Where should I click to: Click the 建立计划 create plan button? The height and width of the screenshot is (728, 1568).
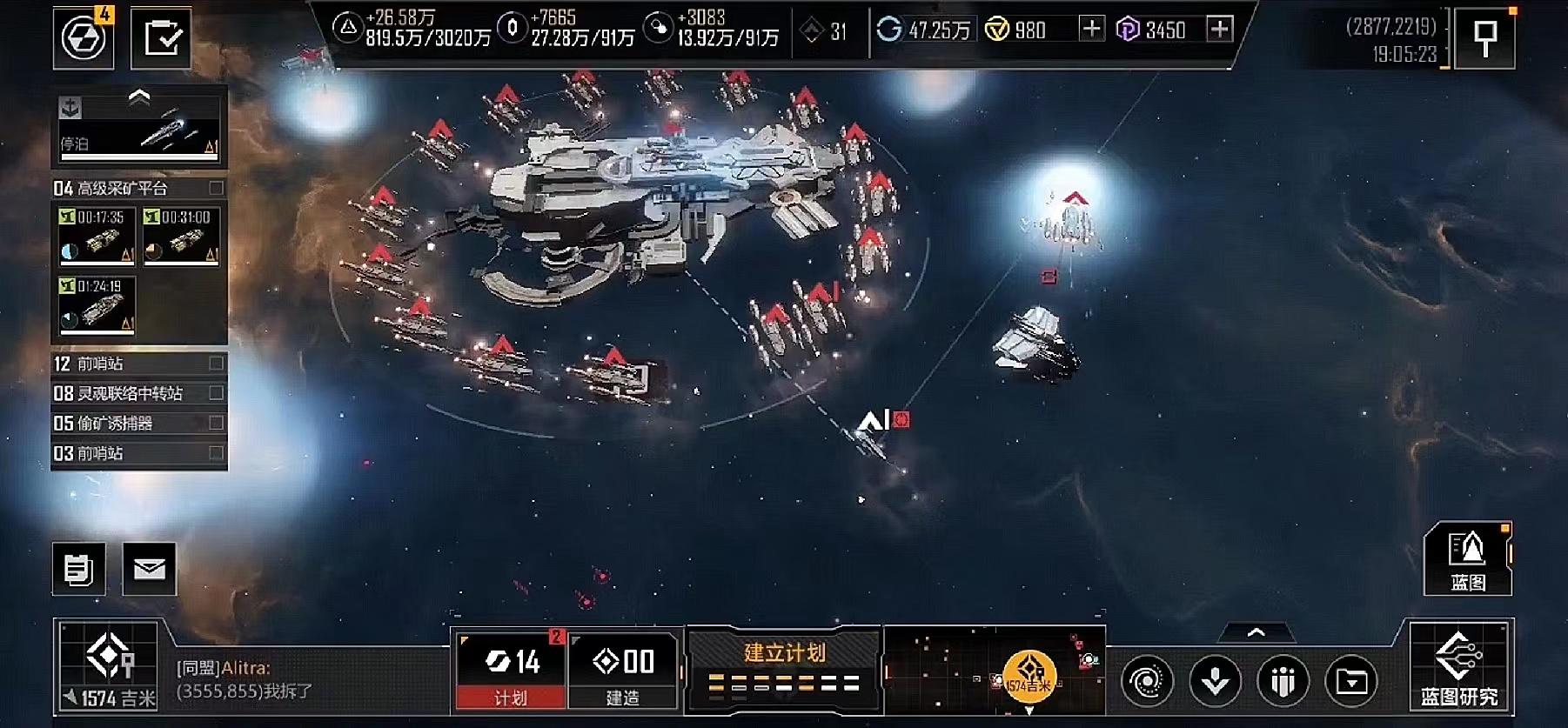(x=784, y=667)
